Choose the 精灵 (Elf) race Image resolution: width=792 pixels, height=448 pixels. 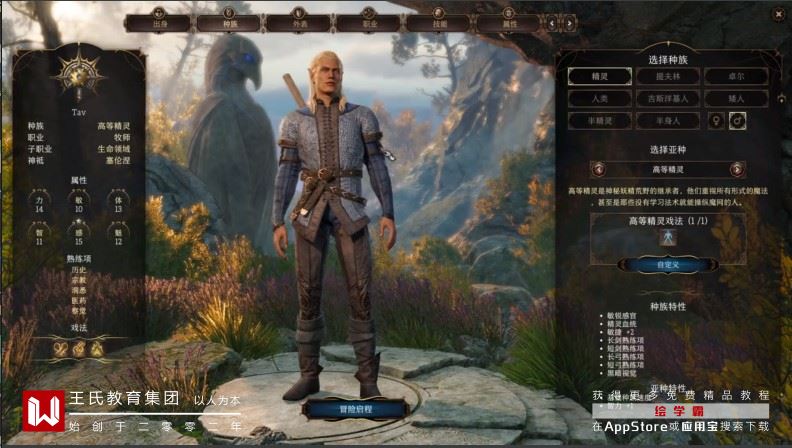coord(600,76)
